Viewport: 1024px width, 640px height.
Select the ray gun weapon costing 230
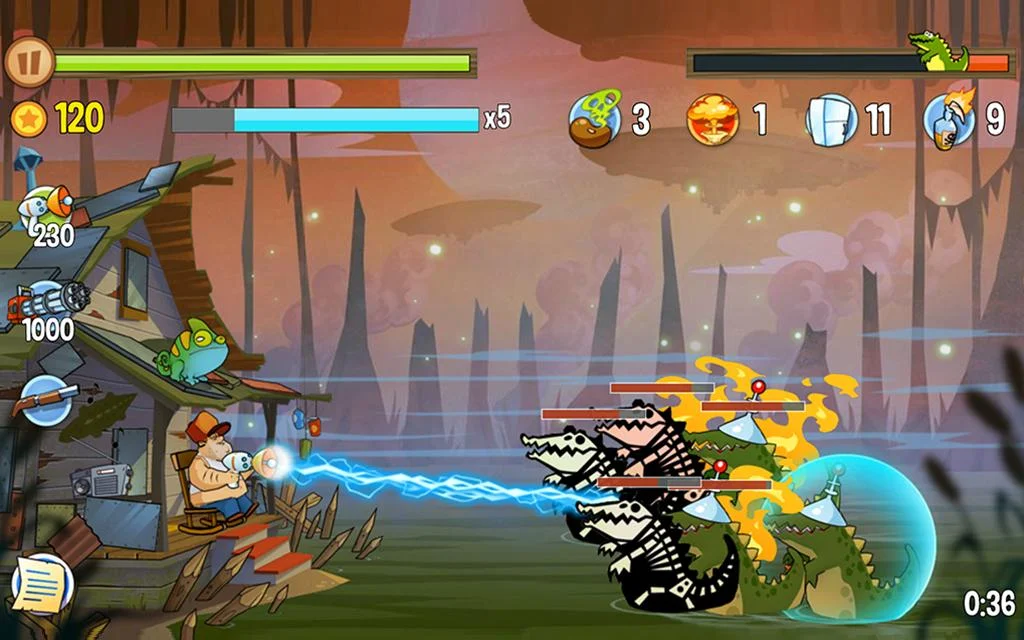point(48,208)
